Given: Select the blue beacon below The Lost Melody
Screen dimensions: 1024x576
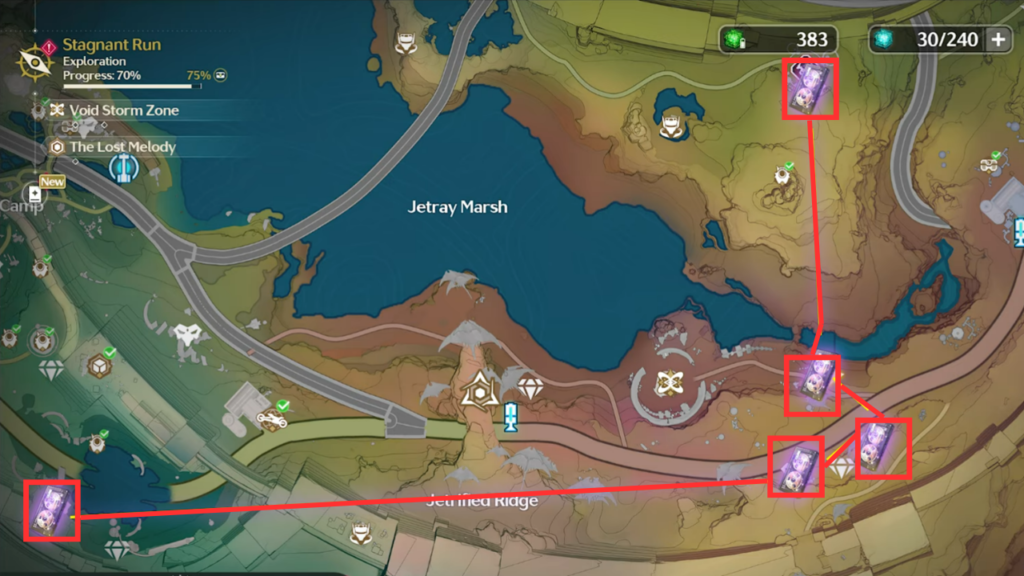Looking at the screenshot, I should [x=122, y=169].
